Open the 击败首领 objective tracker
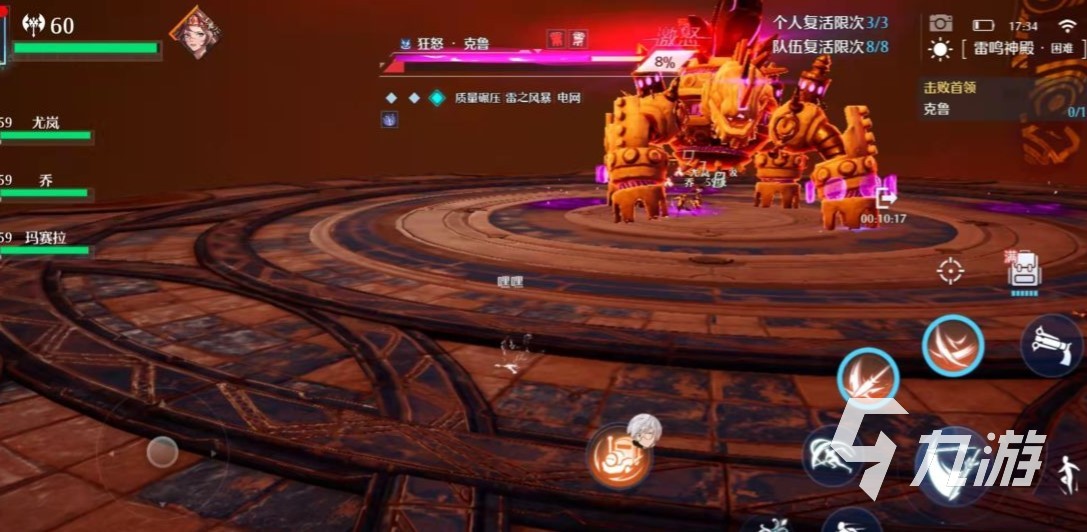This screenshot has width=1087, height=532. [x=1000, y=99]
